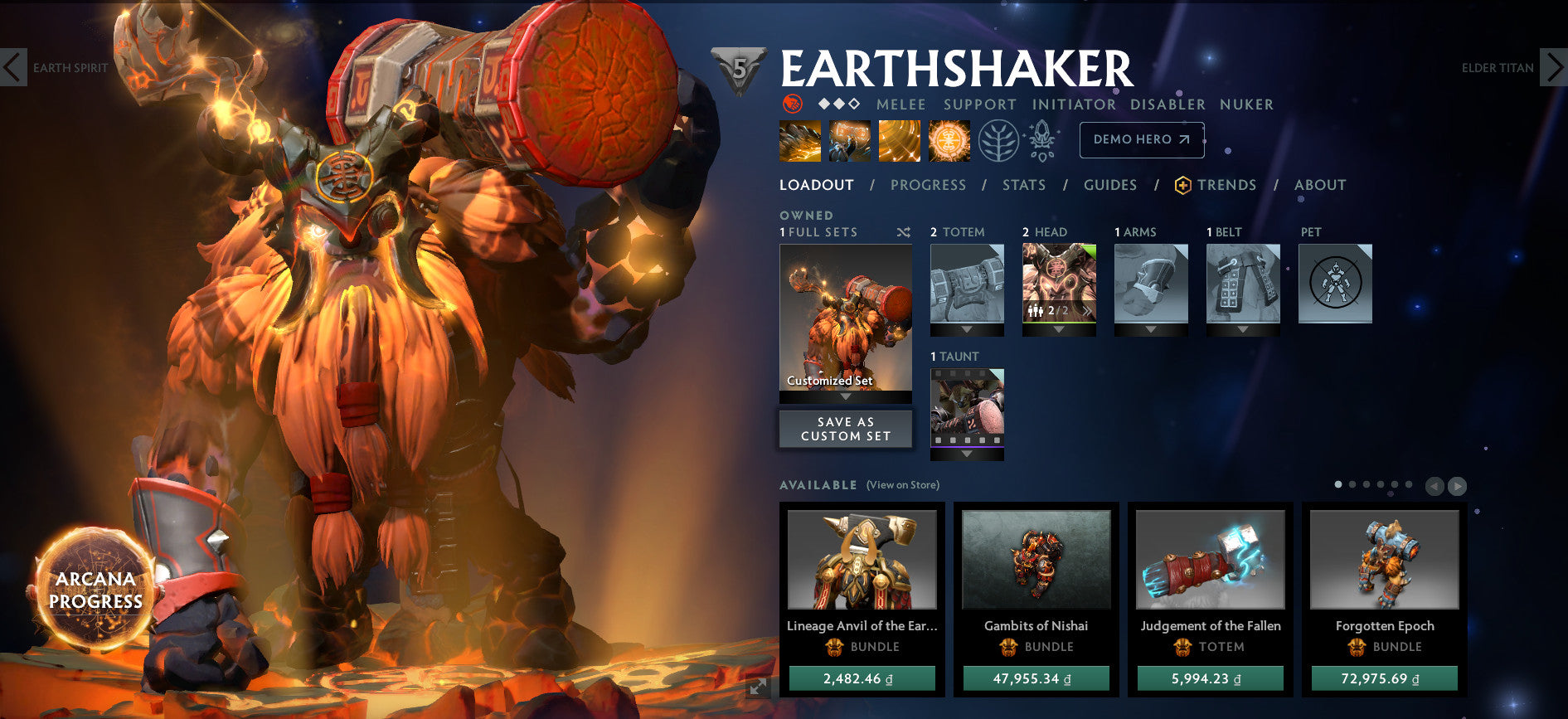Select the Enchant Totem ability icon
The height and width of the screenshot is (719, 1568).
point(849,139)
